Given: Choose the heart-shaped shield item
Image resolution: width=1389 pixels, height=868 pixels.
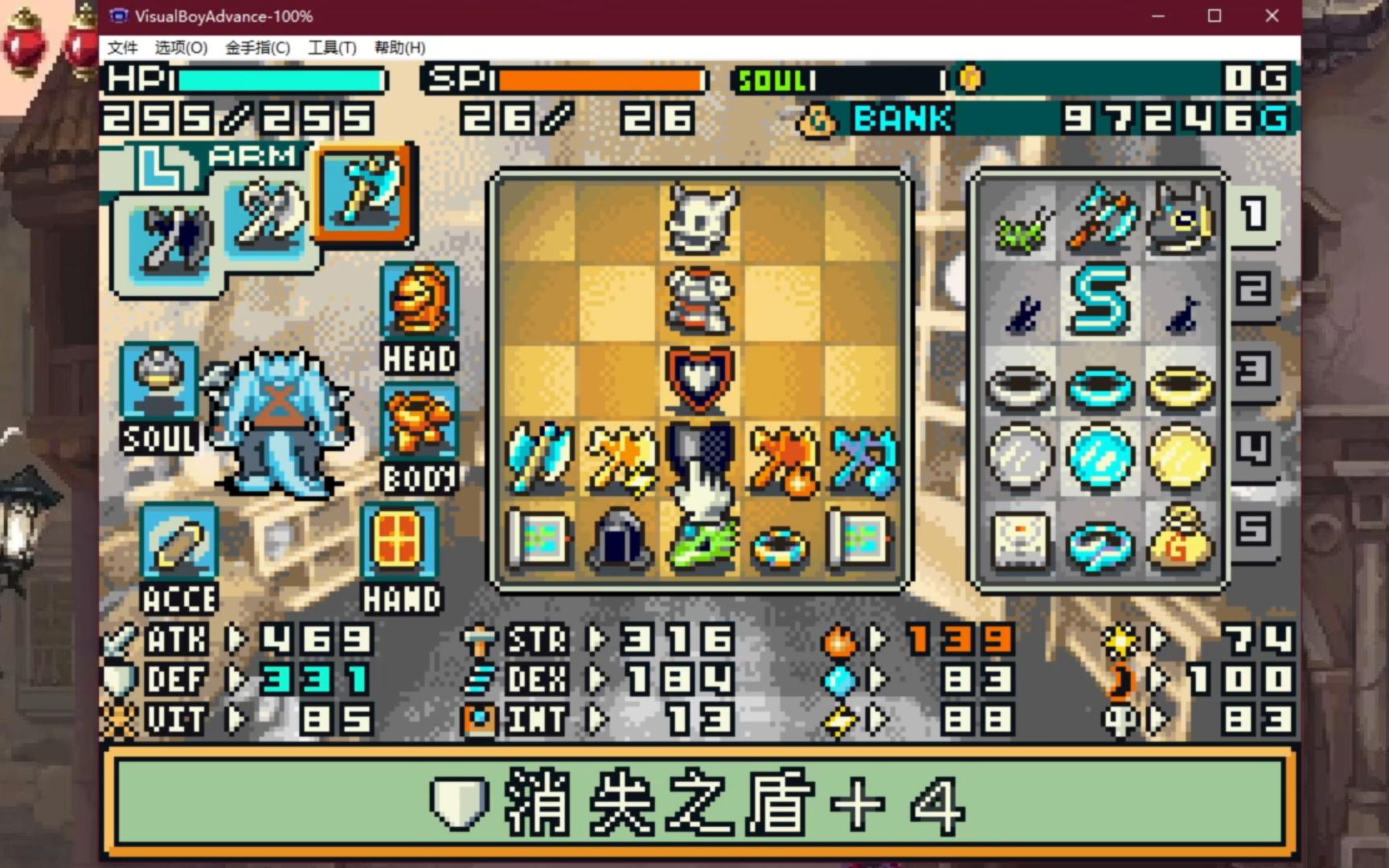Looking at the screenshot, I should (700, 379).
